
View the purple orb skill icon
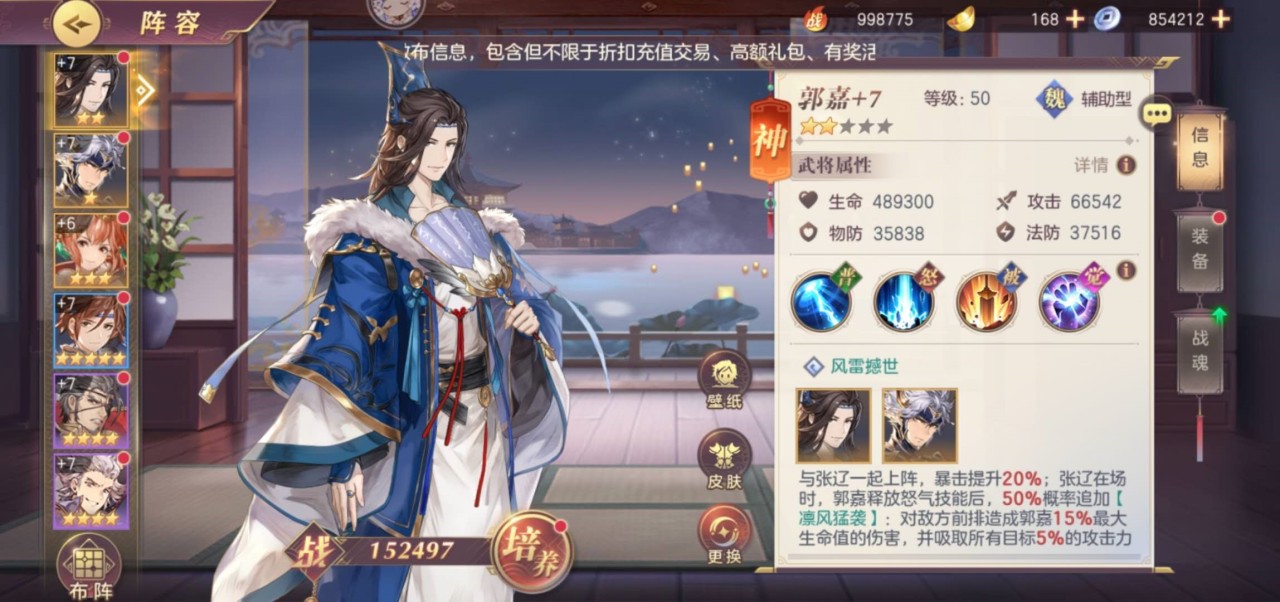coord(1069,301)
